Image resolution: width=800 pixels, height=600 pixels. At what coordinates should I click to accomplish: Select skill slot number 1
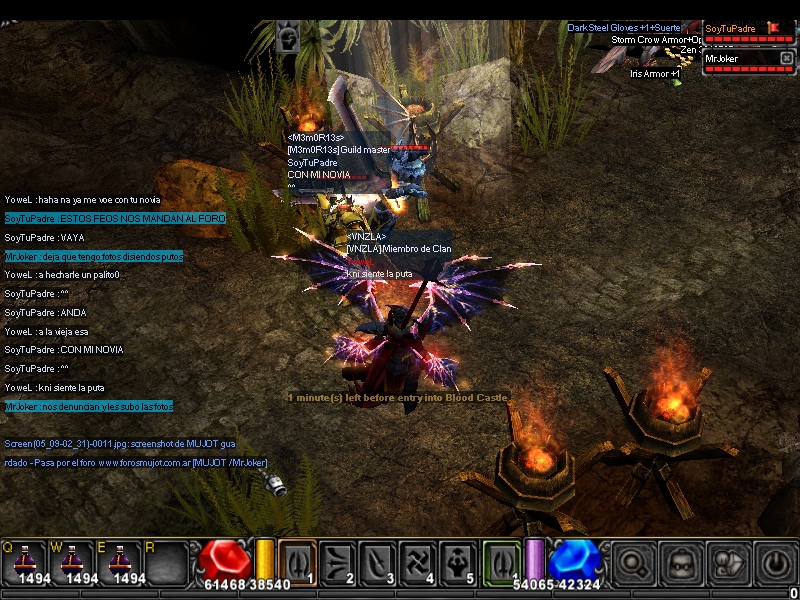click(297, 562)
